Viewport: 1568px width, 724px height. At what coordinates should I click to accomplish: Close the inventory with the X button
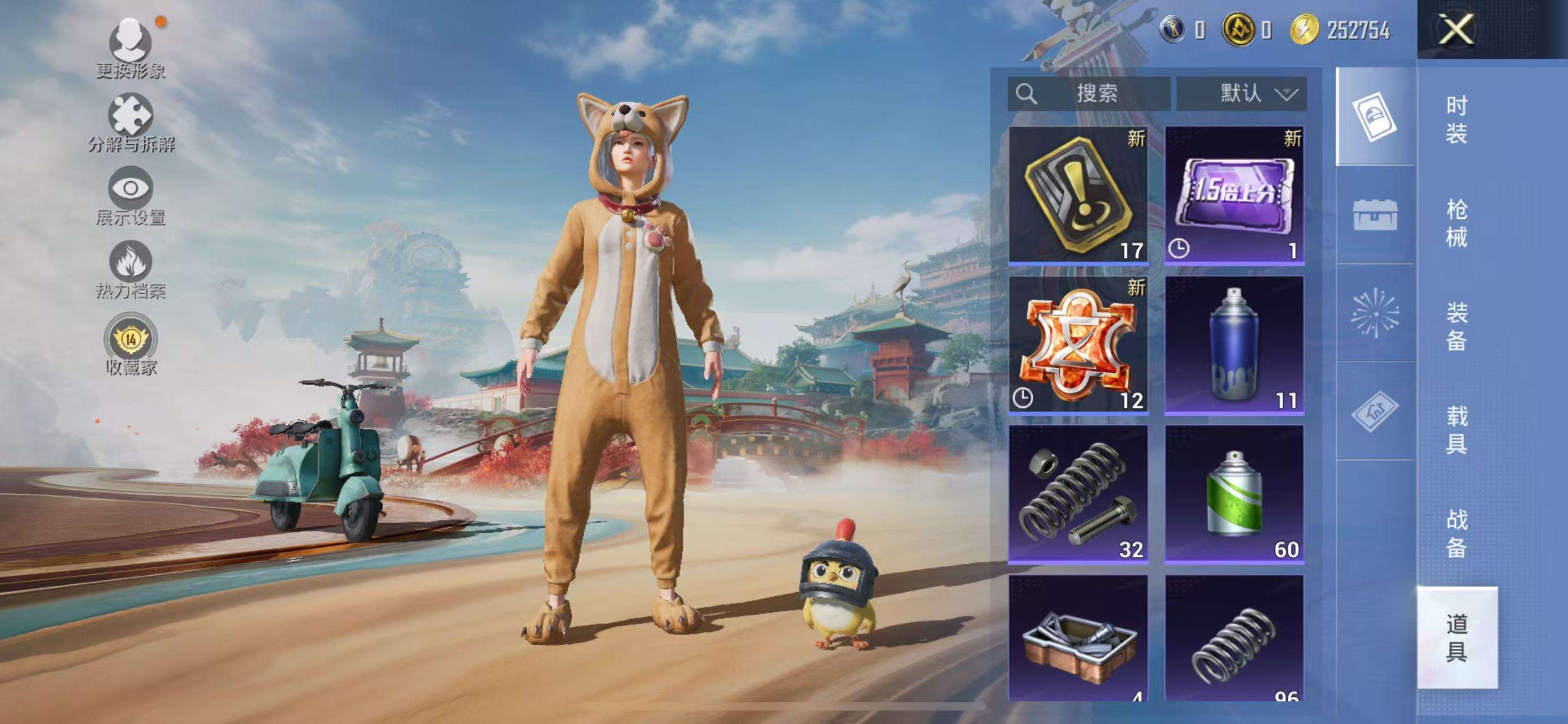click(x=1456, y=29)
